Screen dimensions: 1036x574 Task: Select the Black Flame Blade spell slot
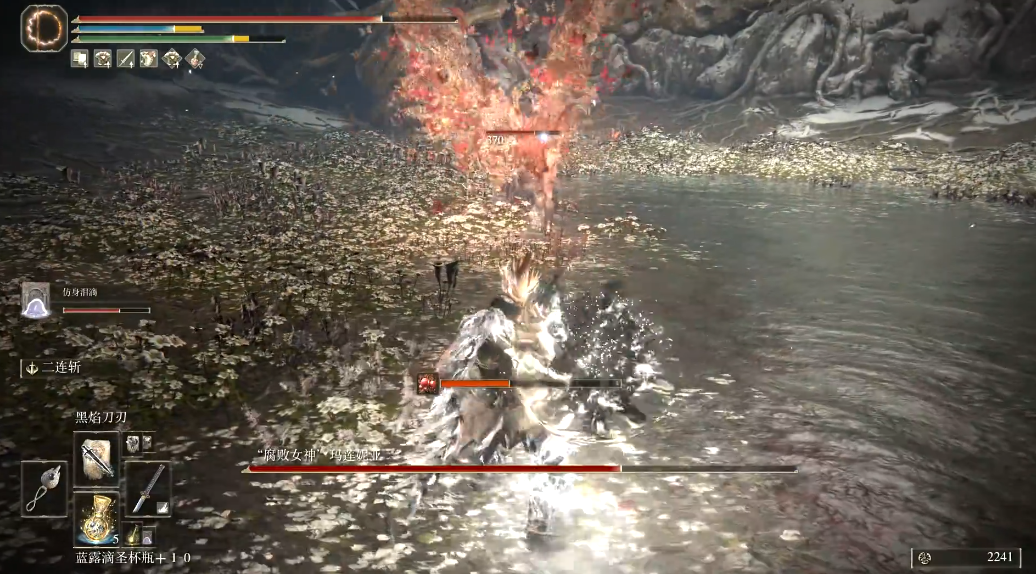[97, 459]
